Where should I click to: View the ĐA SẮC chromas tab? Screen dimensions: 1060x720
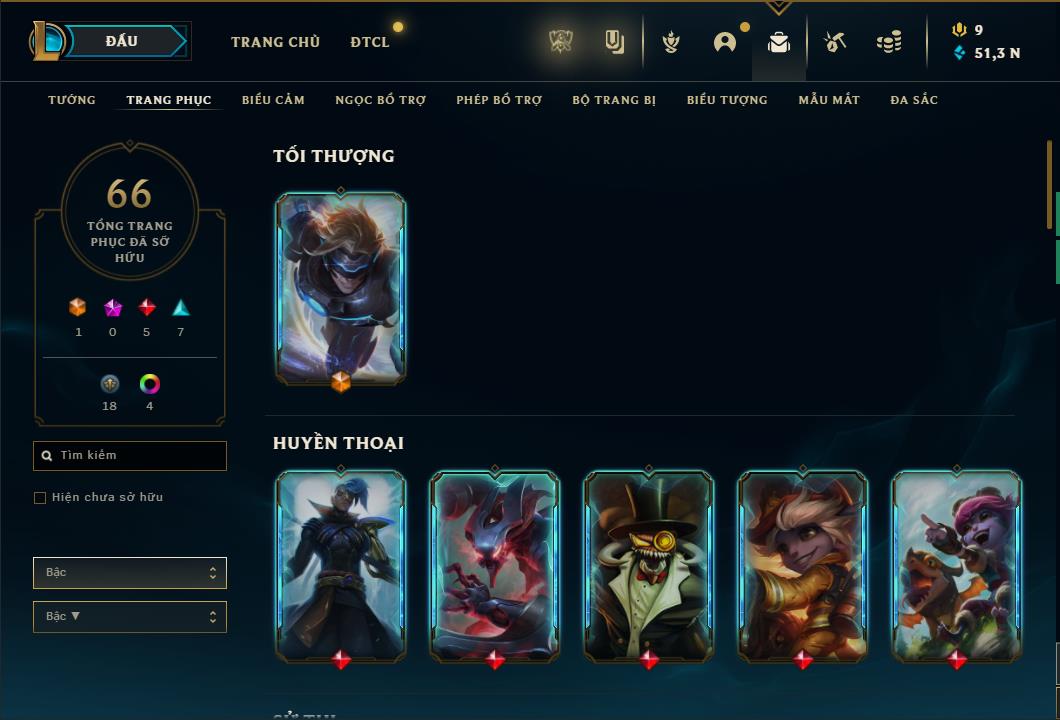pyautogui.click(x=914, y=100)
